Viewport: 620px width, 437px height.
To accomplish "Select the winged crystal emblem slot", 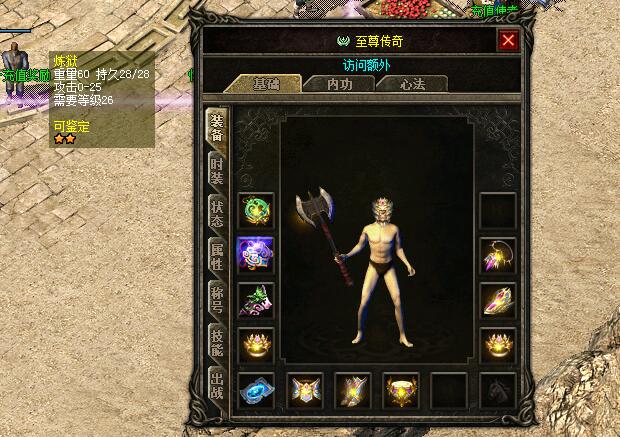I will point(352,391).
